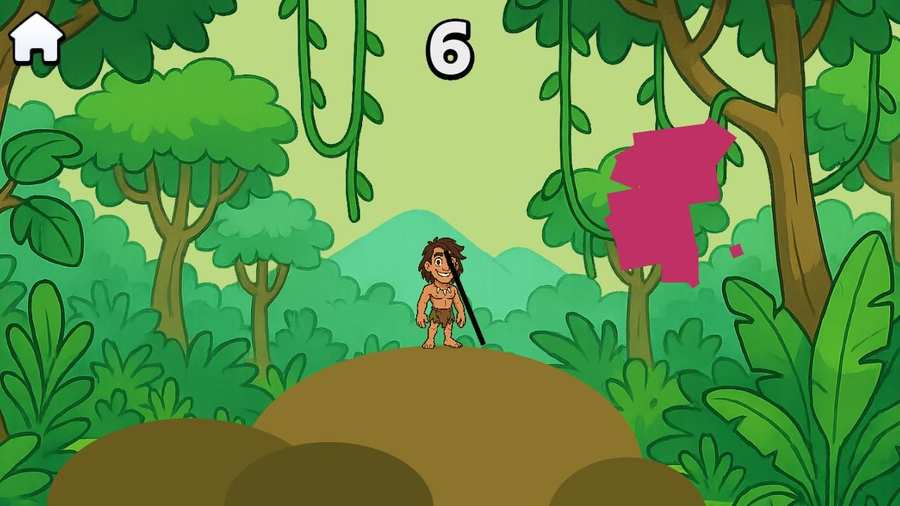
Task: Return to the home menu
Action: click(36, 37)
